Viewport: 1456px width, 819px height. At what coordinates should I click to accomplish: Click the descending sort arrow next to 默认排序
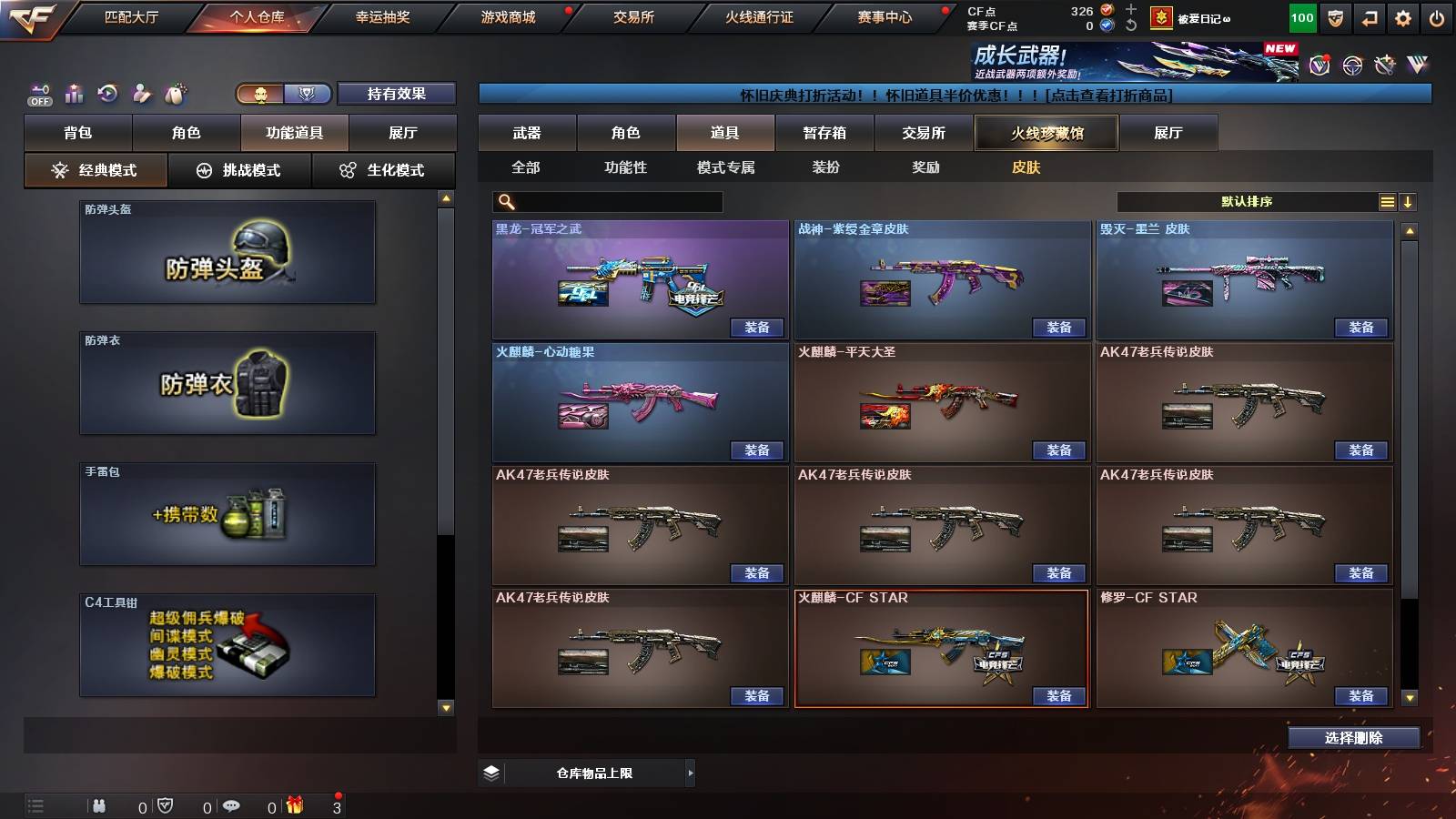click(x=1409, y=201)
